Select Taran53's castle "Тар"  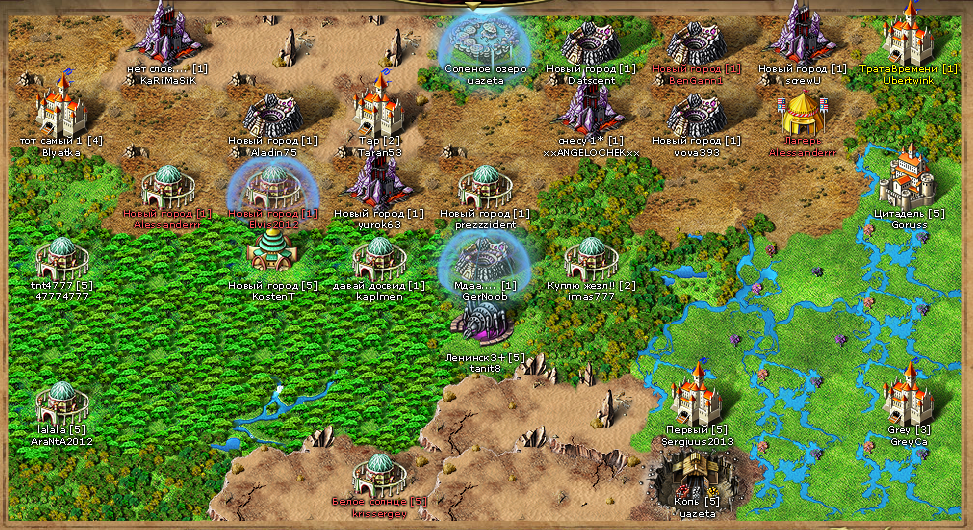tap(379, 106)
